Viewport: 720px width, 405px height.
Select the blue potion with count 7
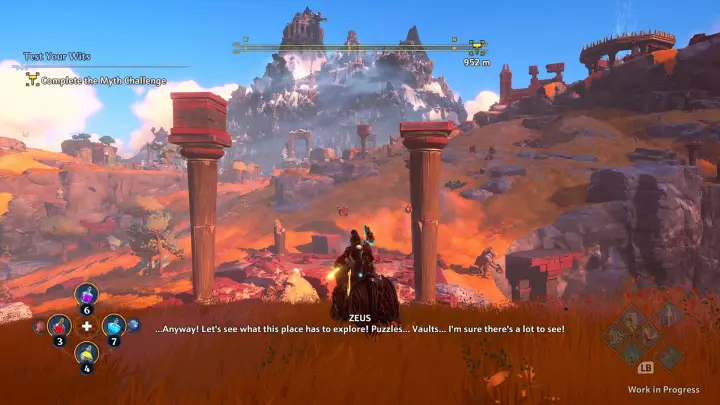(x=114, y=325)
